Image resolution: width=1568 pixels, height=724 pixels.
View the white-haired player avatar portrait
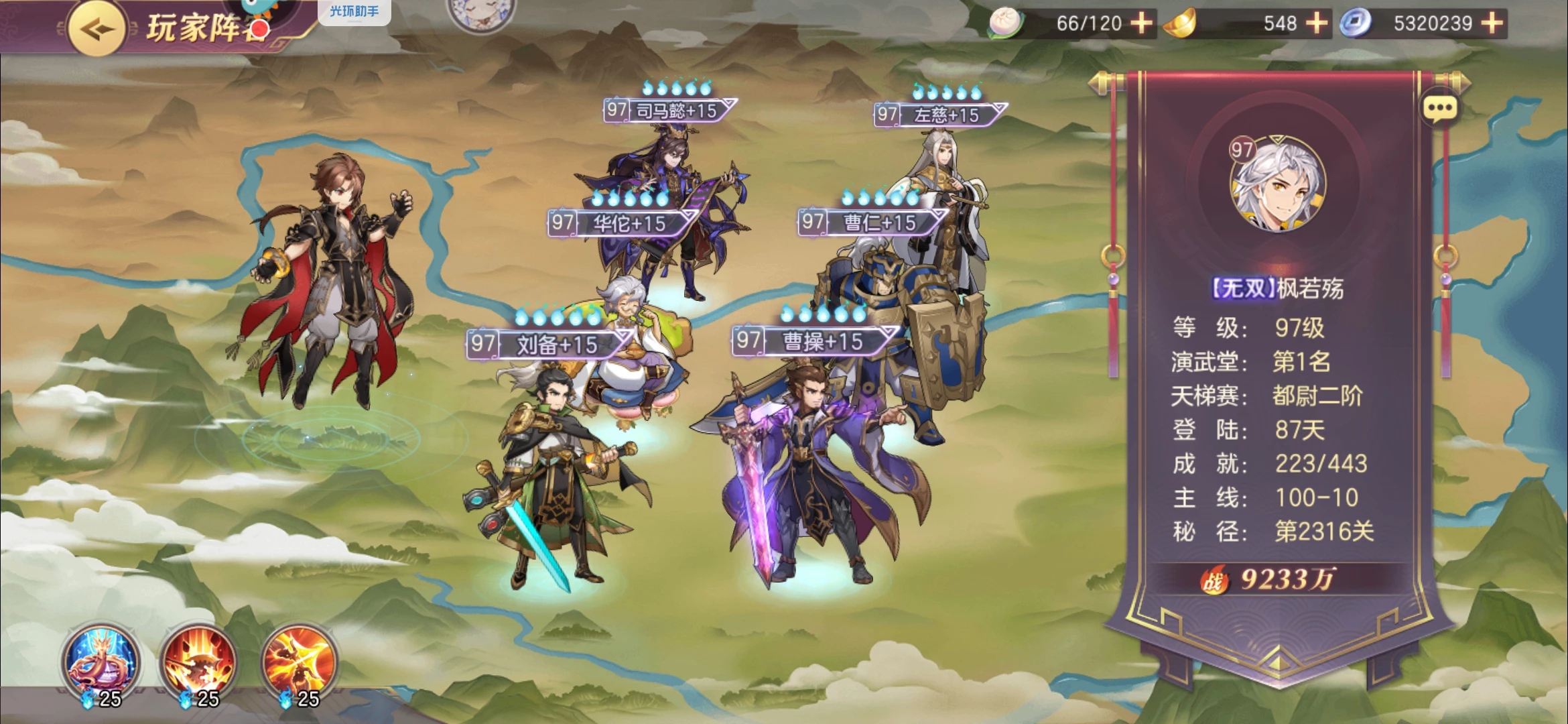[1277, 184]
